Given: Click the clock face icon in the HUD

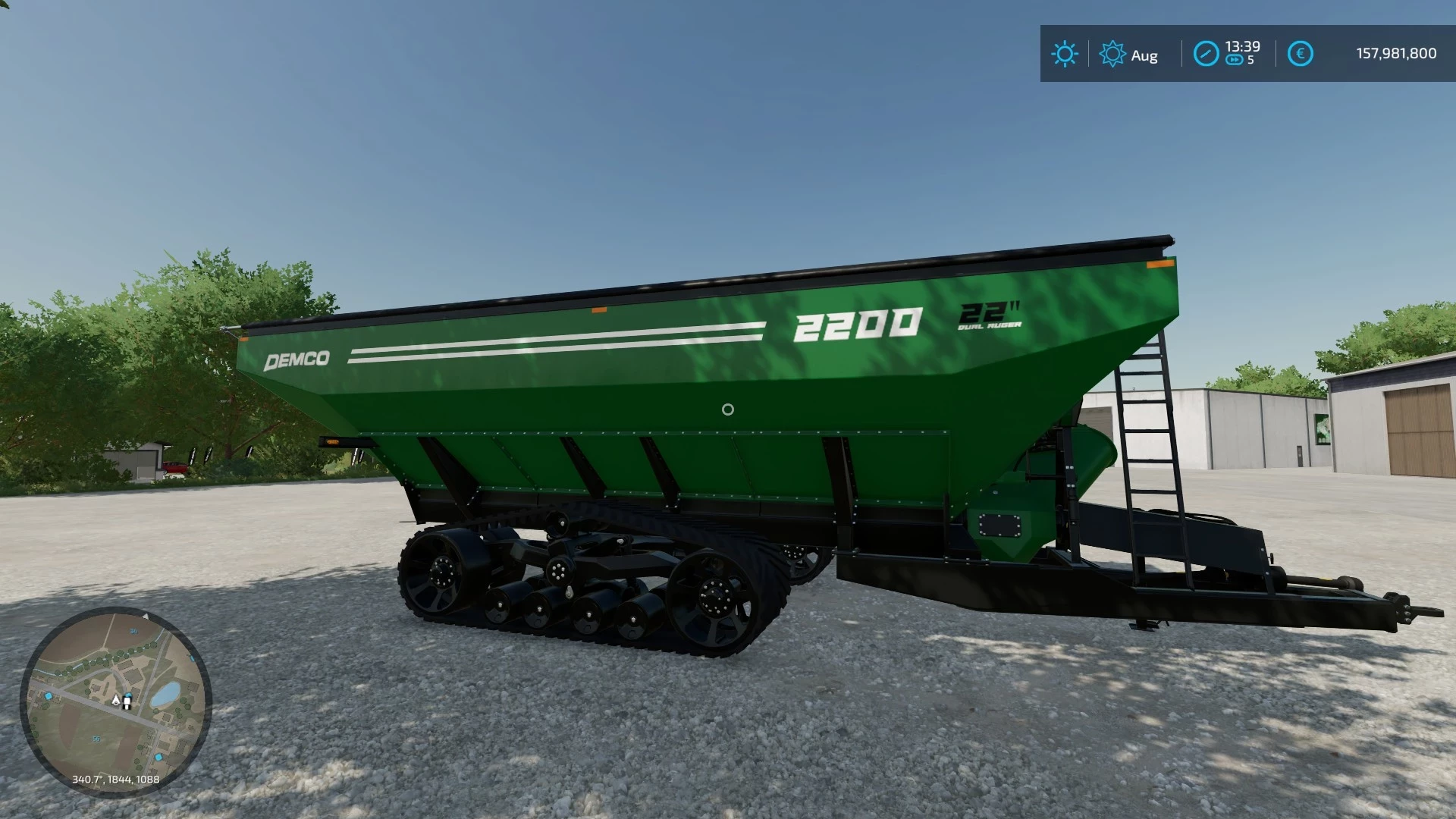Looking at the screenshot, I should point(1207,53).
